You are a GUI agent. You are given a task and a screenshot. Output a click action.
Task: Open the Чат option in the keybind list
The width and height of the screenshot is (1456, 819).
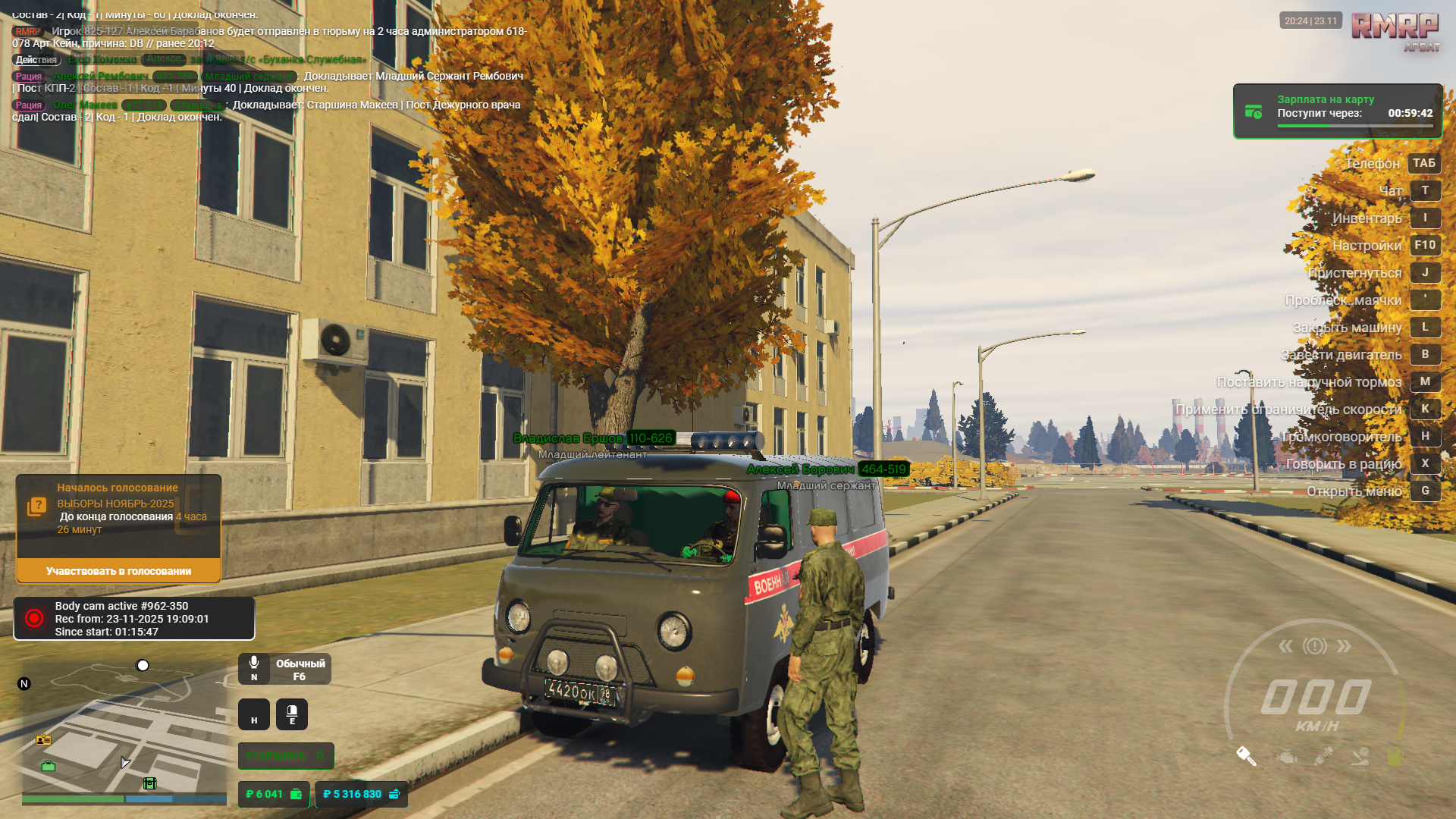coord(1425,190)
